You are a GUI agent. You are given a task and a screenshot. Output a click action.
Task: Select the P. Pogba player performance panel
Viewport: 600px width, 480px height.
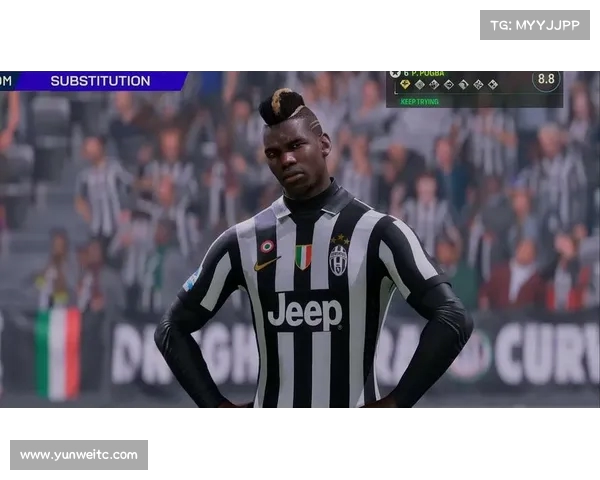point(474,88)
